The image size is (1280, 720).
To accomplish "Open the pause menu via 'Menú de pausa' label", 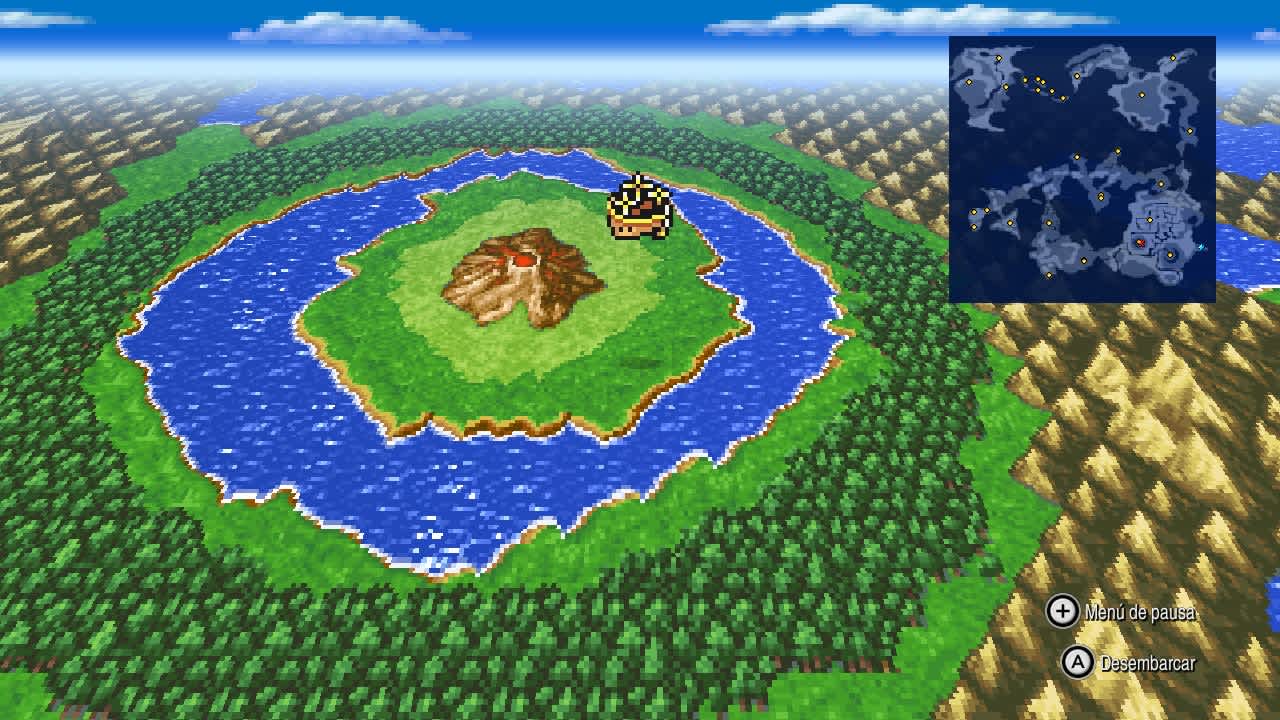I will (1140, 615).
